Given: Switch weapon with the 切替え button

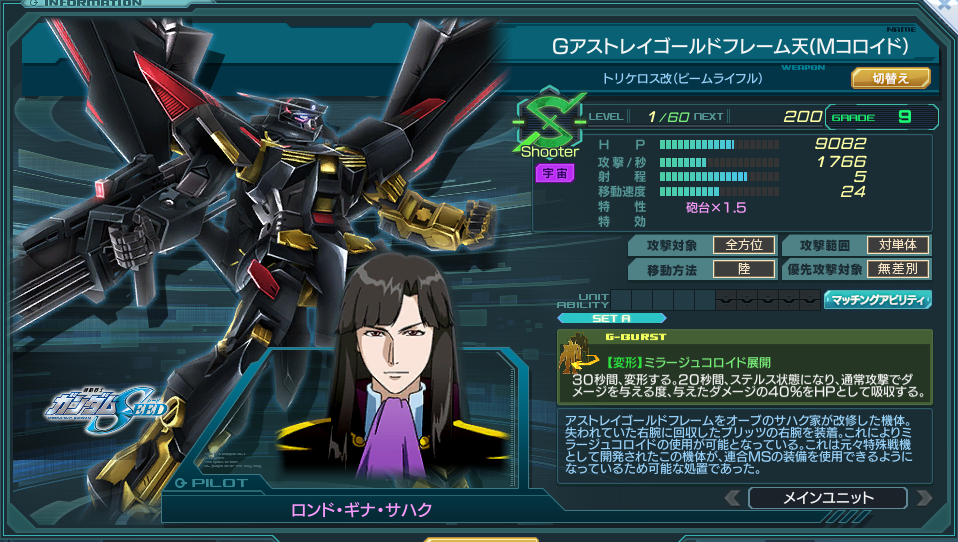Looking at the screenshot, I should (x=890, y=78).
